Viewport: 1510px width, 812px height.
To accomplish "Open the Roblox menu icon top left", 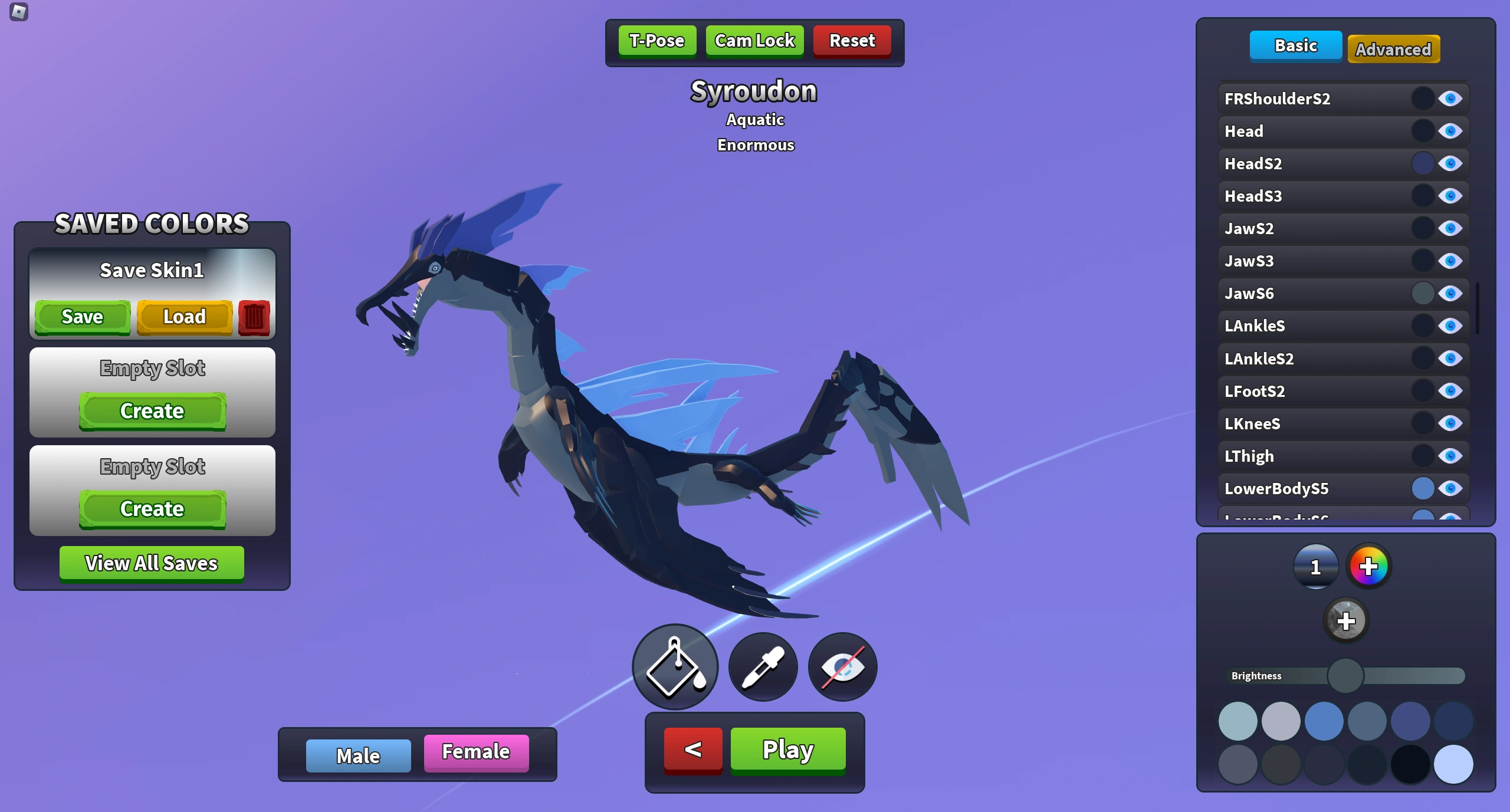I will (x=20, y=12).
